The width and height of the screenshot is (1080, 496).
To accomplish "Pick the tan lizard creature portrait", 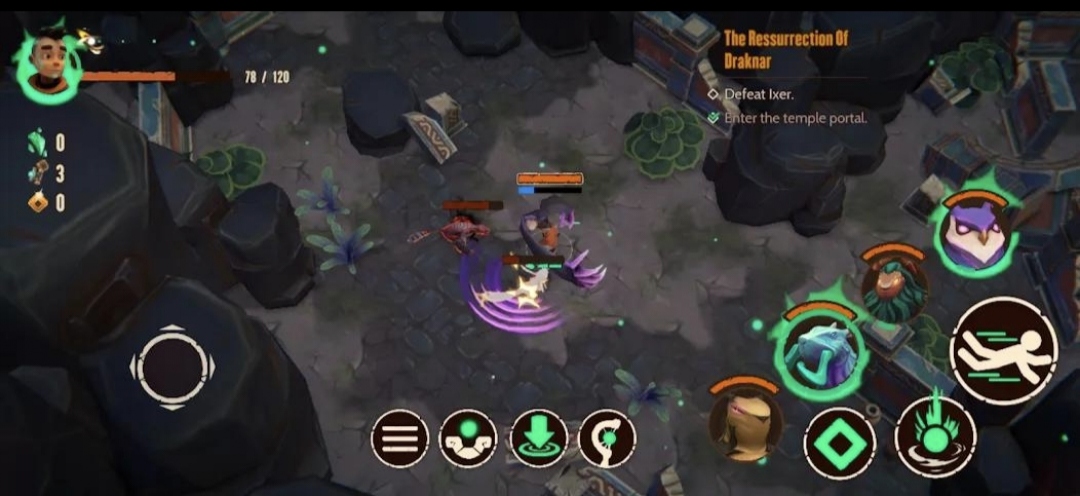I will click(745, 420).
